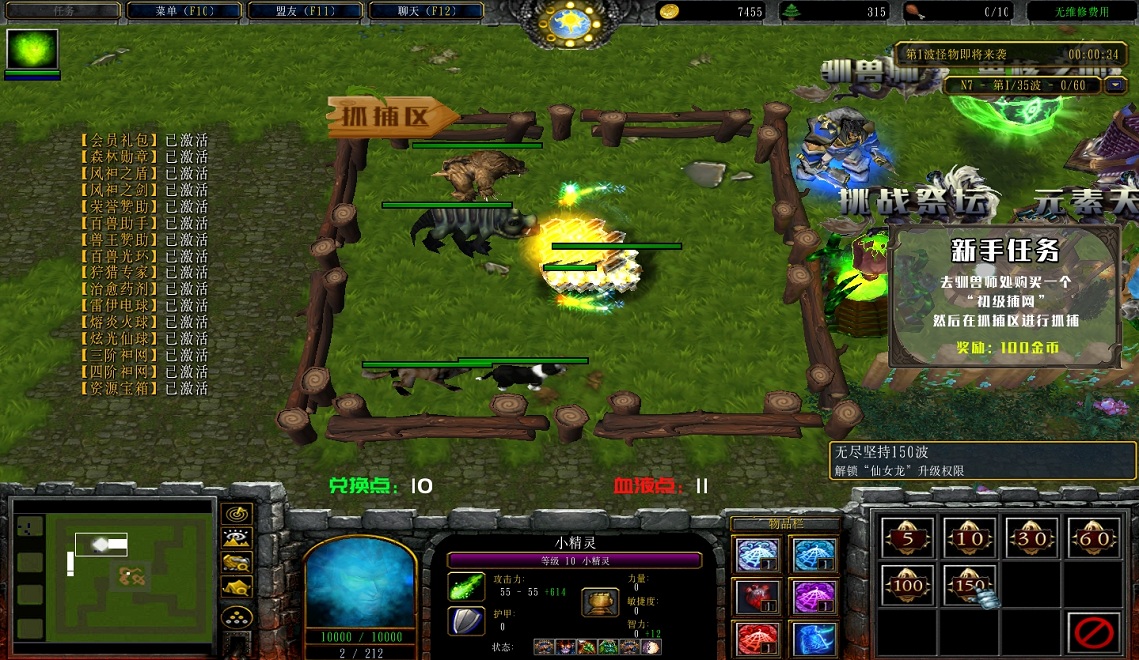1139x660 pixels.
Task: Toggle minimap terrain display button
Action: pyautogui.click(x=237, y=538)
